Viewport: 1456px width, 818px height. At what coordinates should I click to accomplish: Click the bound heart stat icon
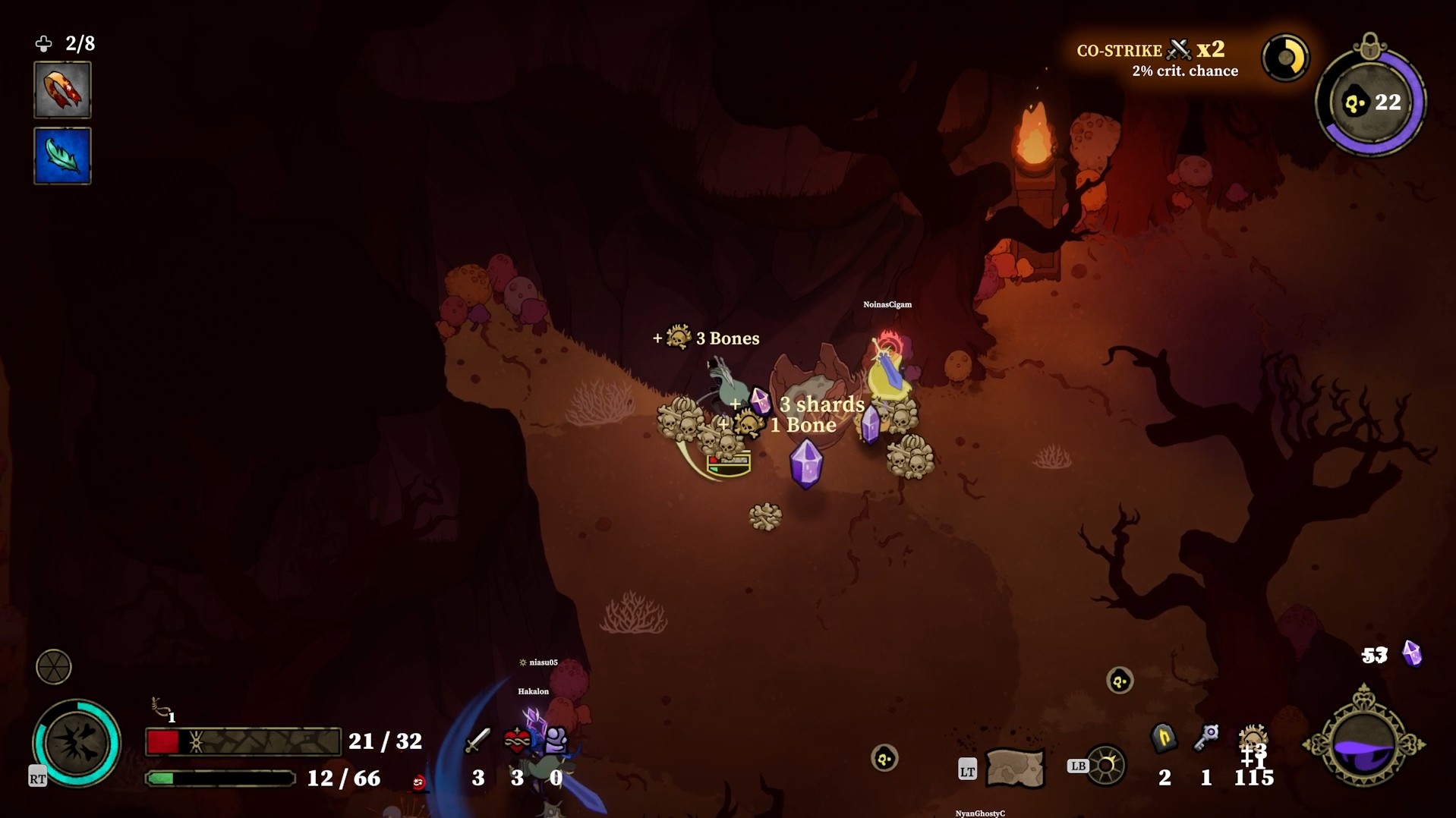point(517,740)
